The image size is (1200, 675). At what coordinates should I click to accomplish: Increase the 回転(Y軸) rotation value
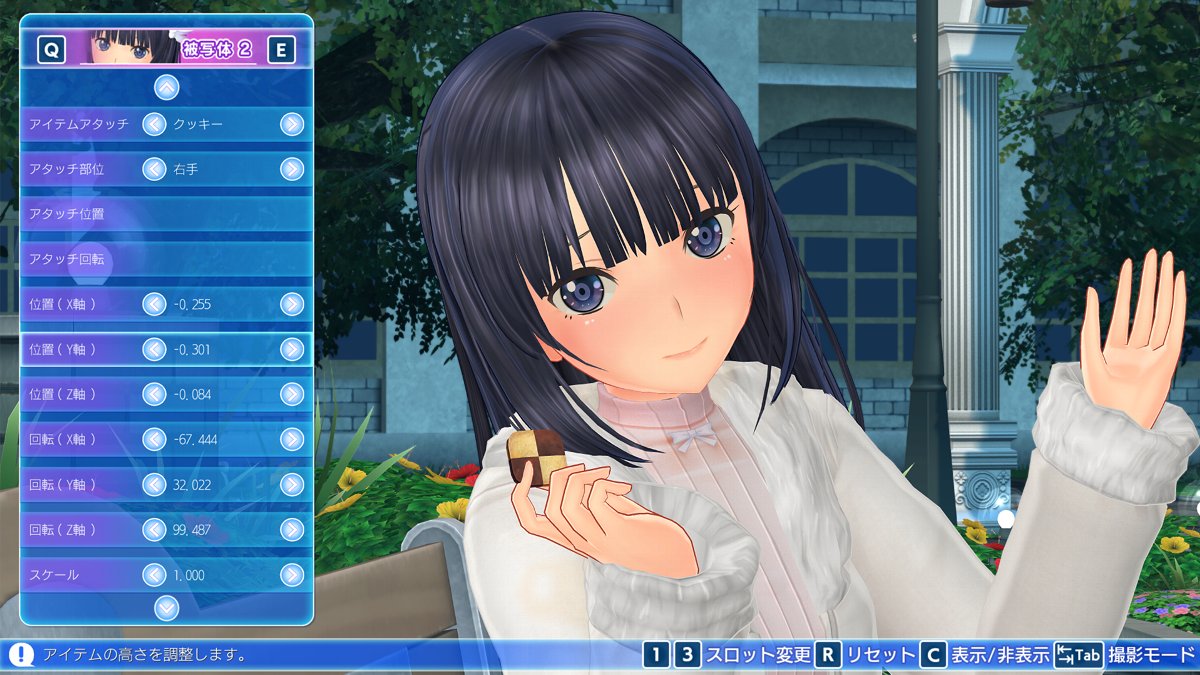coord(291,484)
